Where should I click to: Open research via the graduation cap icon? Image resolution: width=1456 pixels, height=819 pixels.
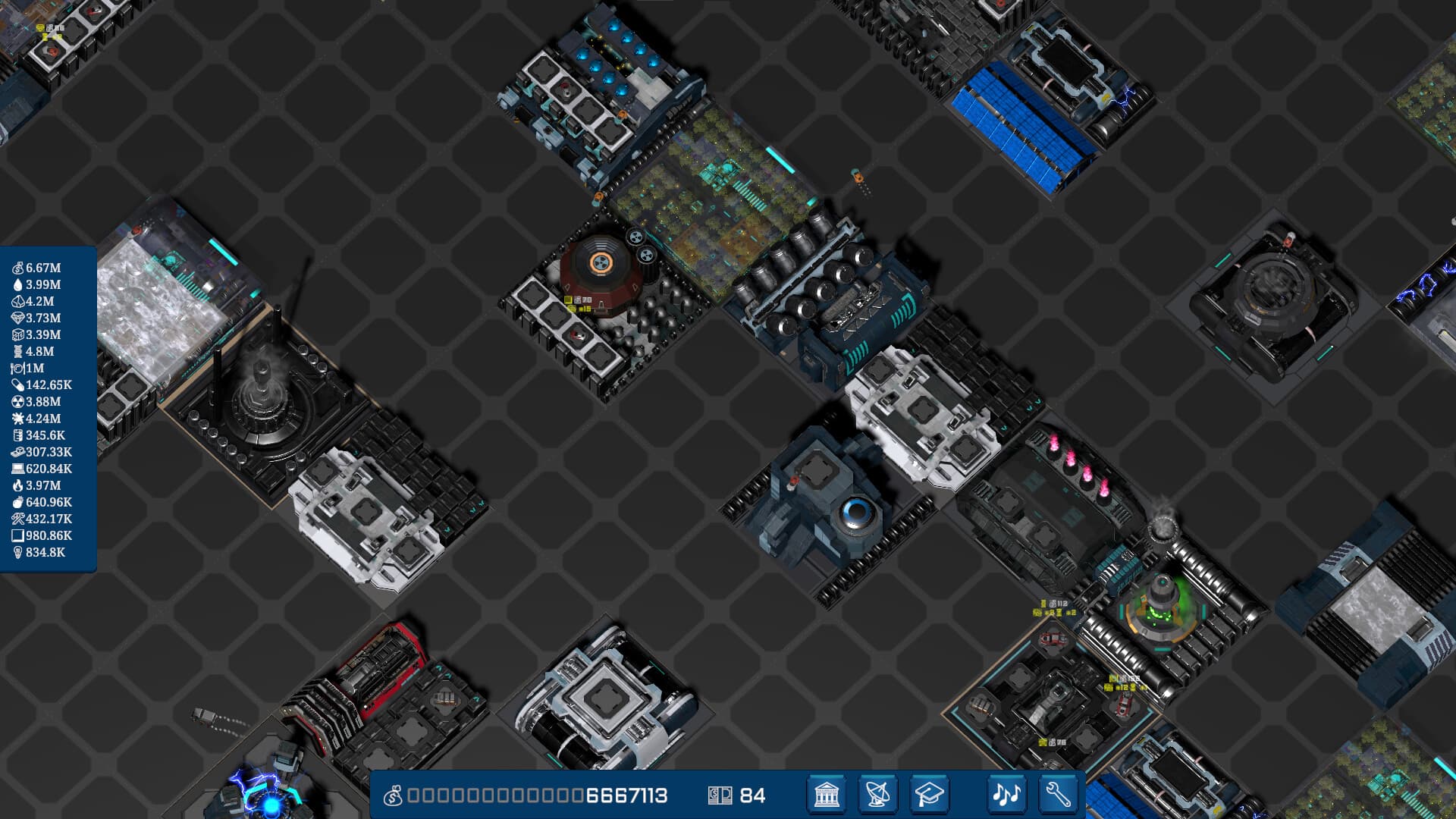(930, 794)
